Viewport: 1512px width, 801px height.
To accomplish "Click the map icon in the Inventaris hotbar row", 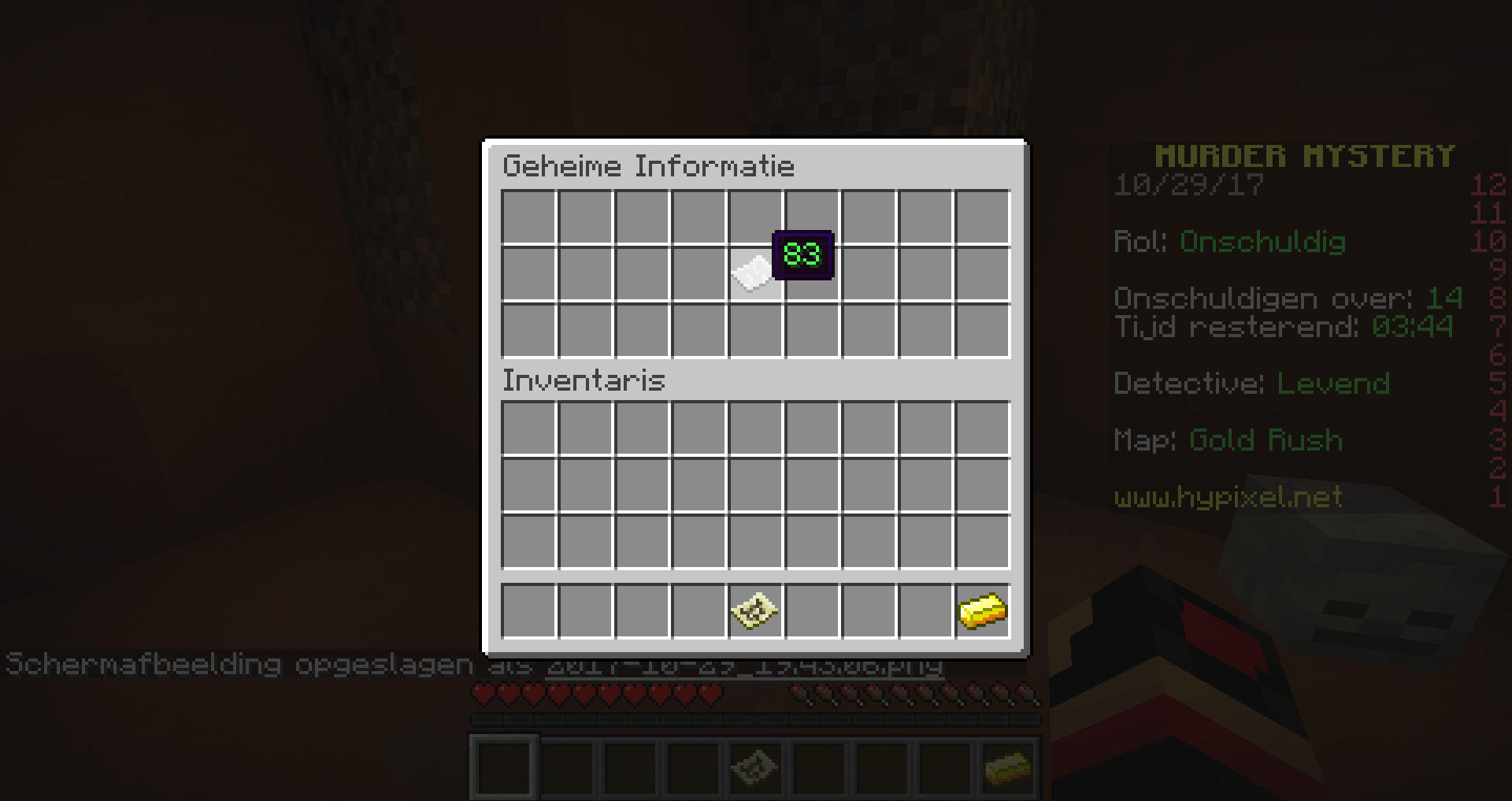I will tap(754, 610).
